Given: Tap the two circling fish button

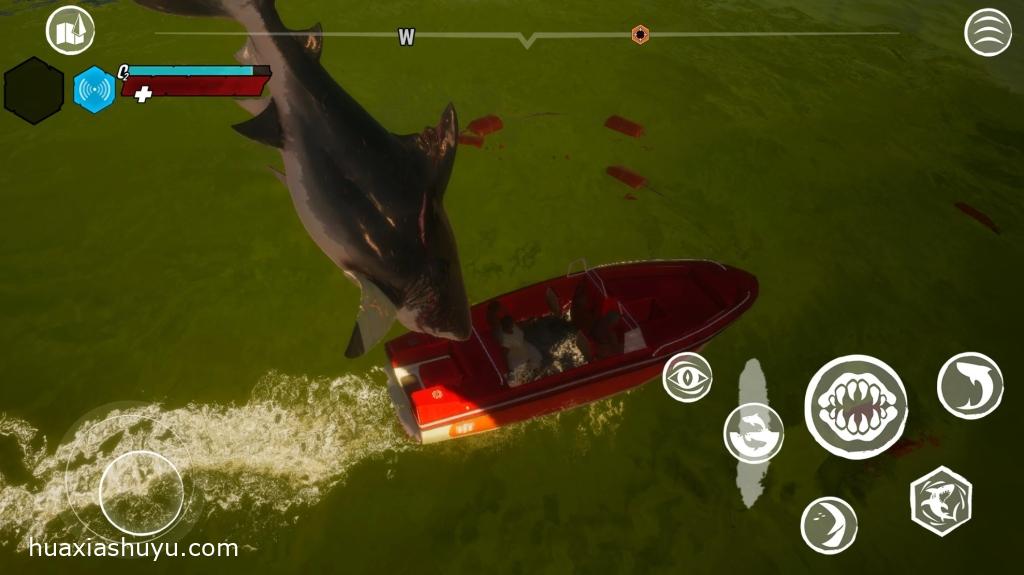Looking at the screenshot, I should pyautogui.click(x=753, y=433).
